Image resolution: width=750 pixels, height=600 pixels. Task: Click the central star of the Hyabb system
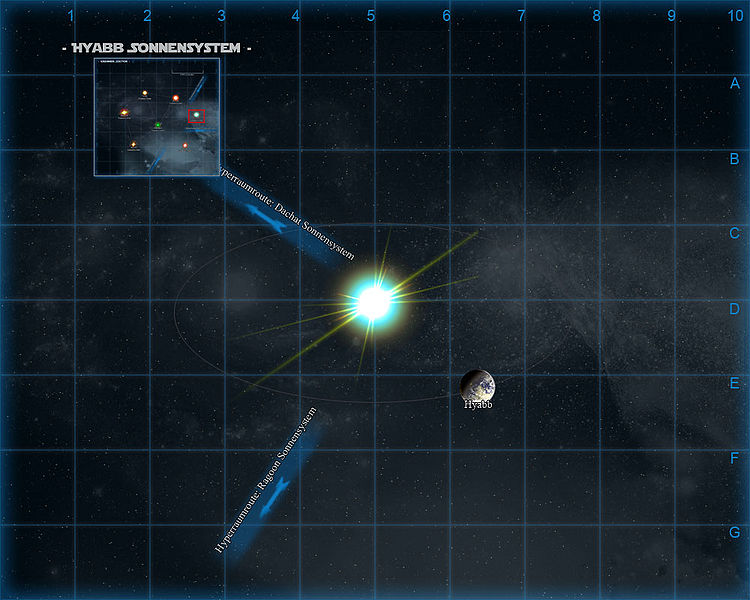point(373,301)
